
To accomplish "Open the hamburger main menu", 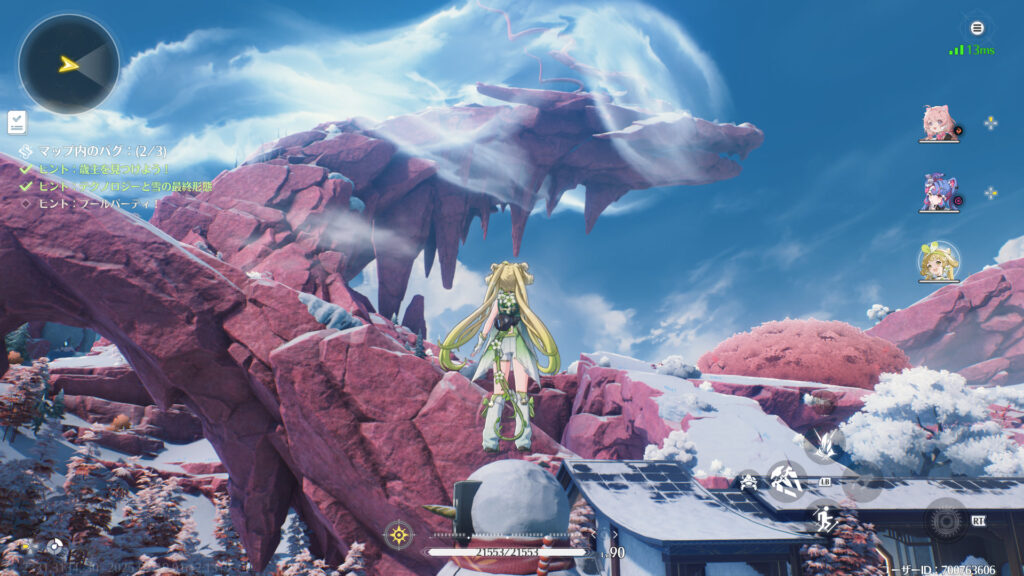I will point(977,28).
